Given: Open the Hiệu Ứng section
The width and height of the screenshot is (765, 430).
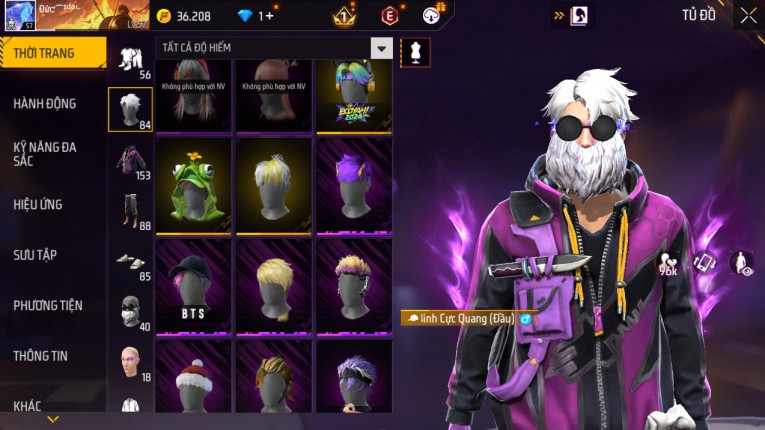Looking at the screenshot, I should [x=38, y=204].
